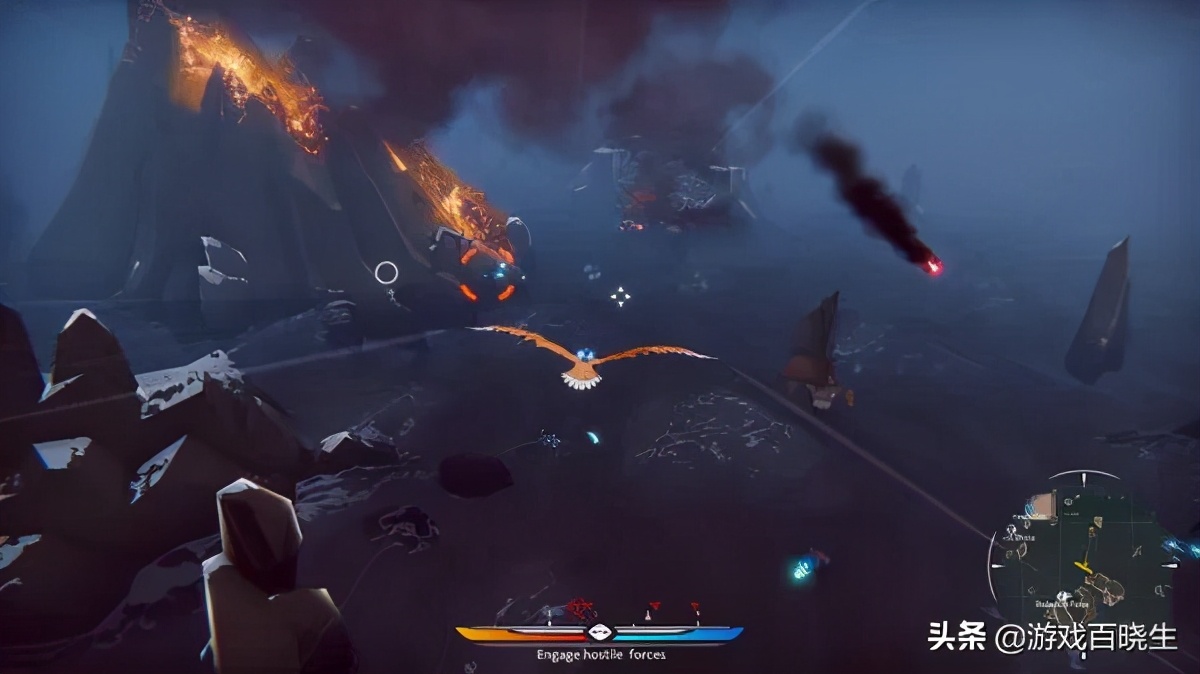The width and height of the screenshot is (1200, 674).
Task: Click the white circle target marker
Action: [x=387, y=272]
